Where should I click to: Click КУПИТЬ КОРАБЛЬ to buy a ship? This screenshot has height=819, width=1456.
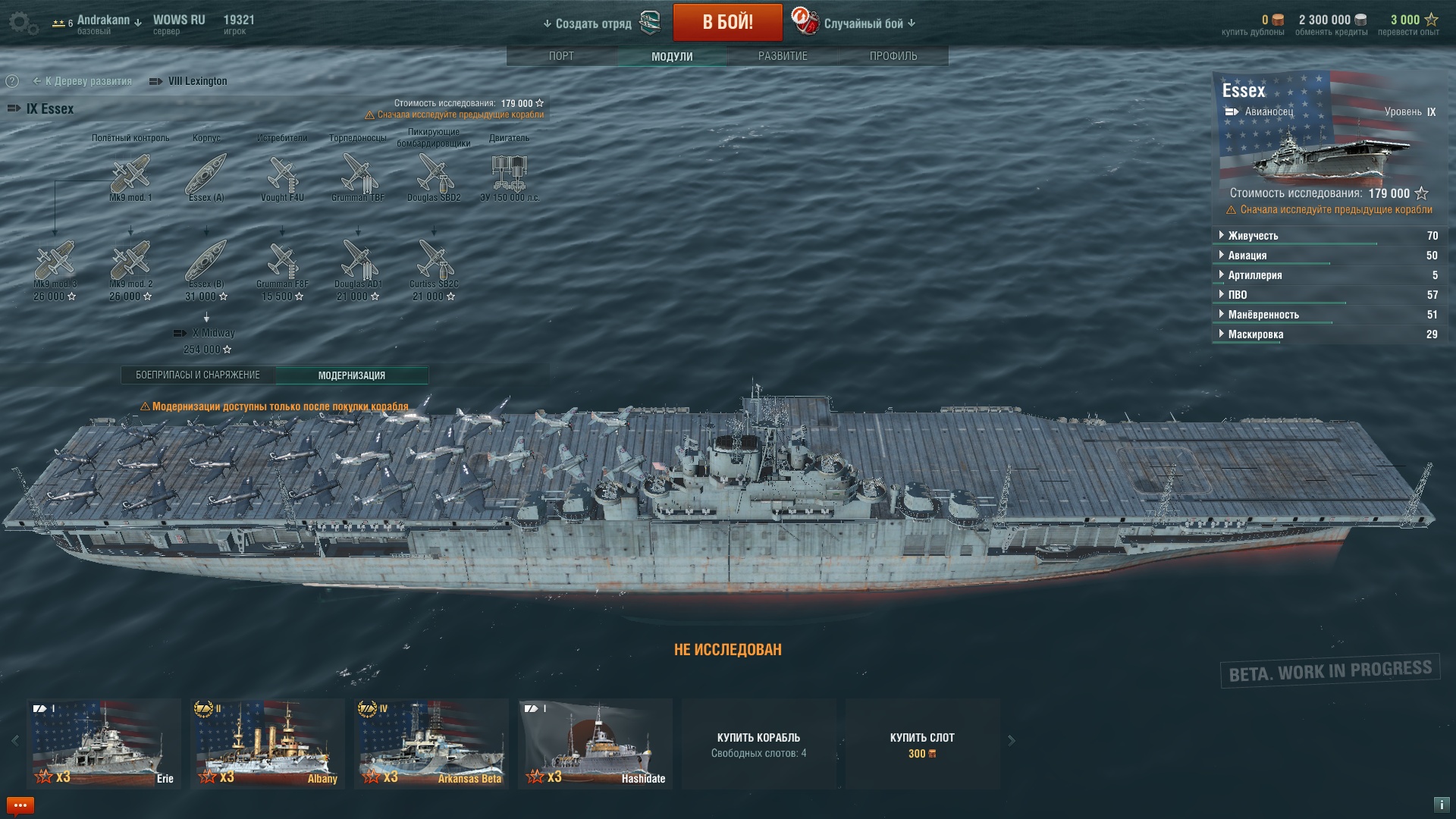coord(758,744)
